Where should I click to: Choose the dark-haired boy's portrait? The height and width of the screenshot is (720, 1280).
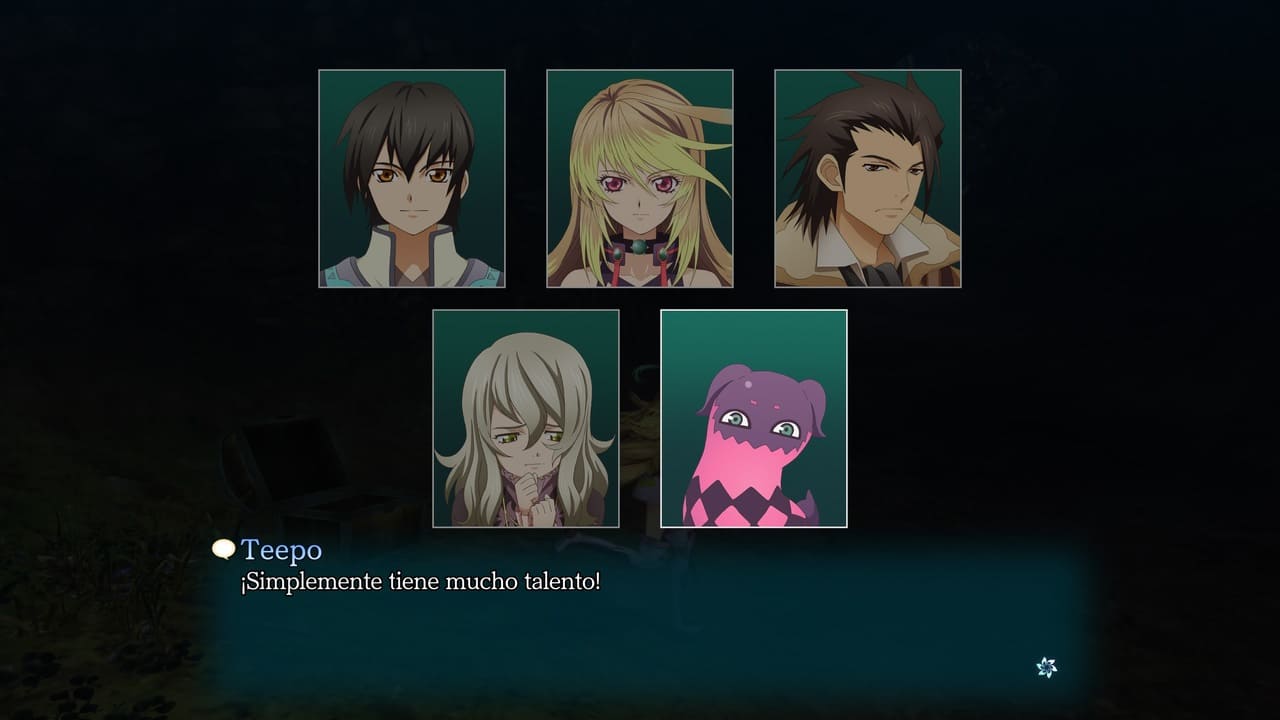(x=412, y=178)
